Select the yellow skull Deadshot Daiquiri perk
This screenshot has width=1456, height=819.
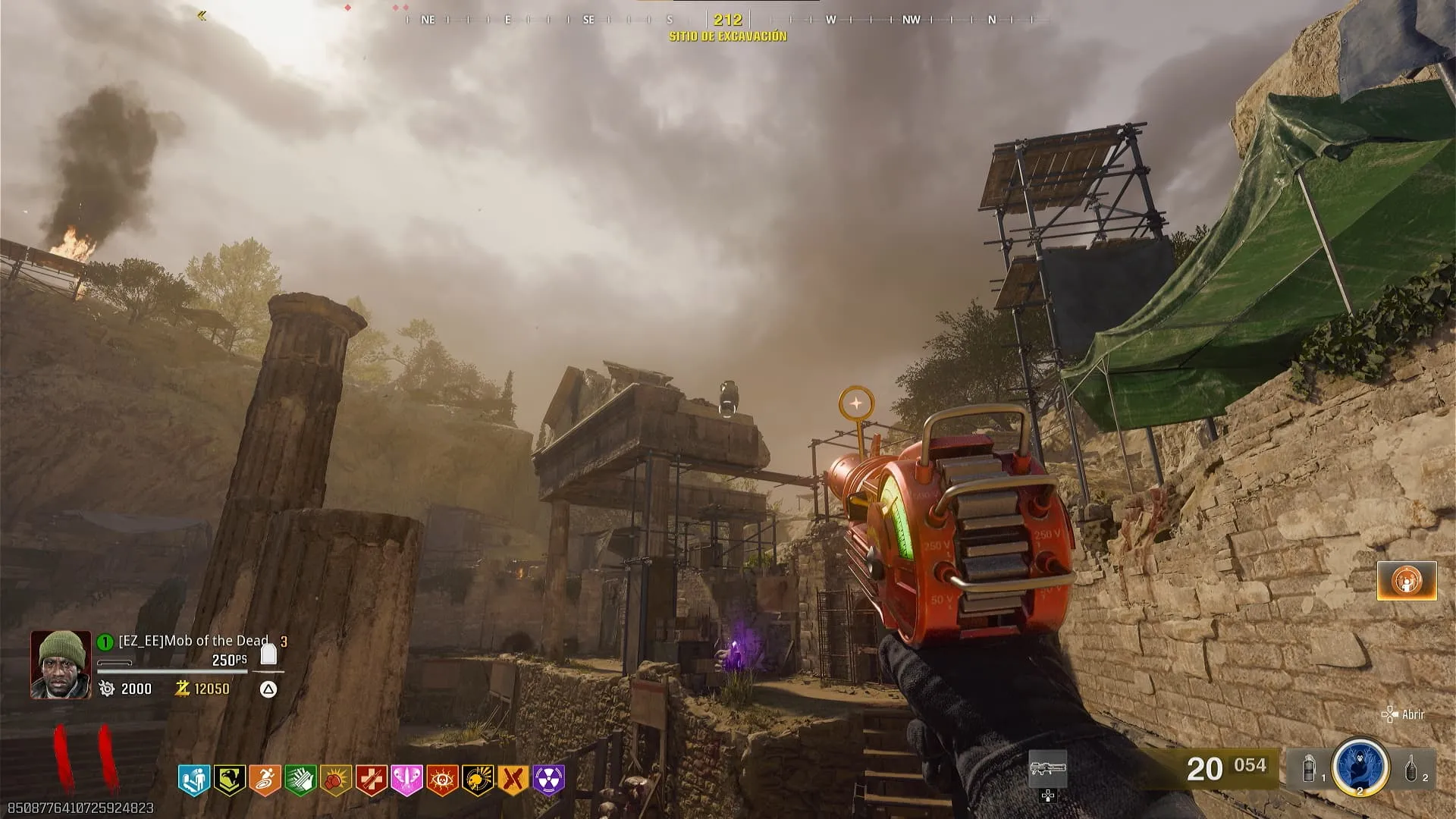click(x=479, y=780)
